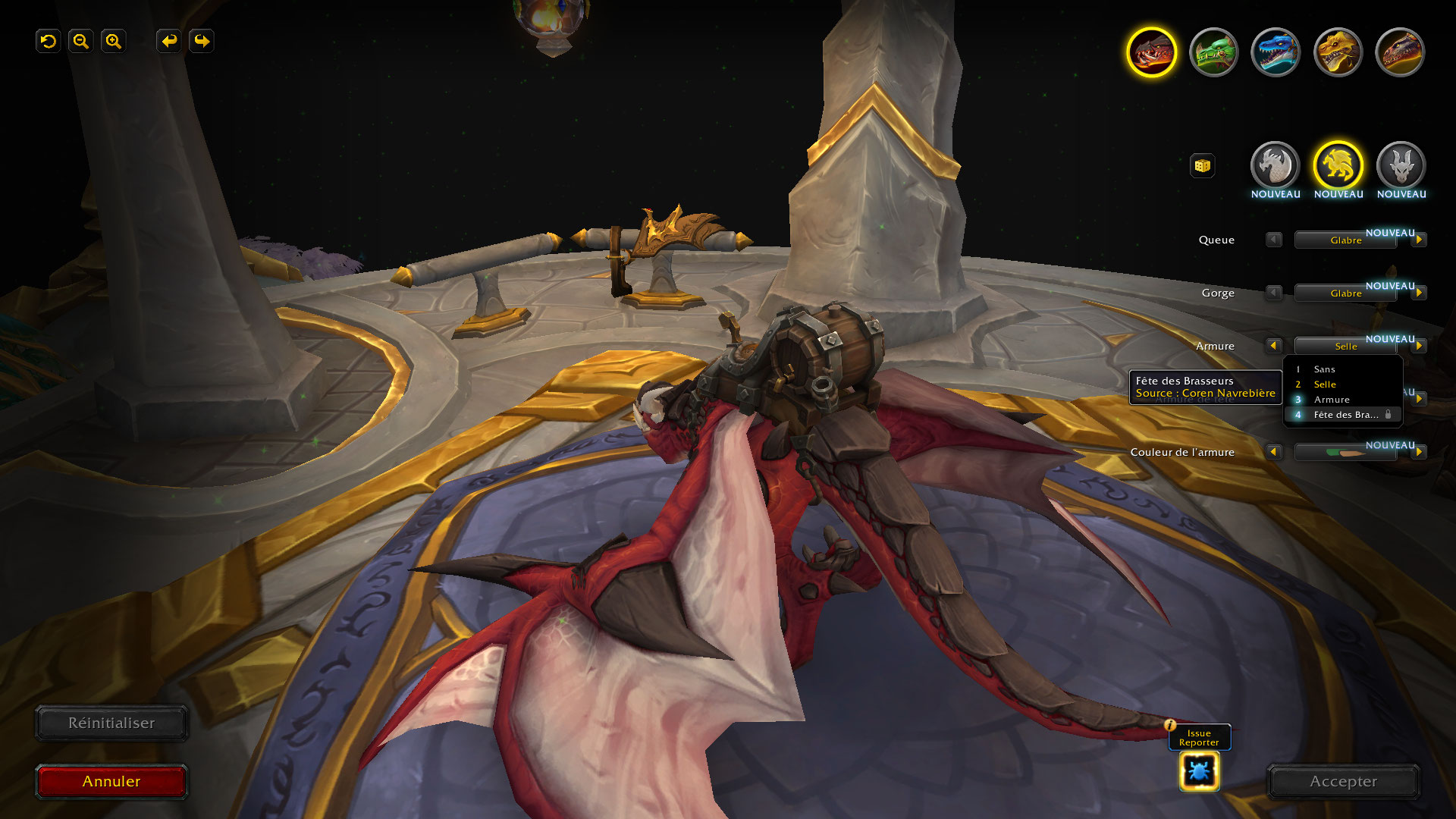1456x819 pixels.
Task: Open the Issue Reporter bug icon
Action: click(x=1199, y=772)
